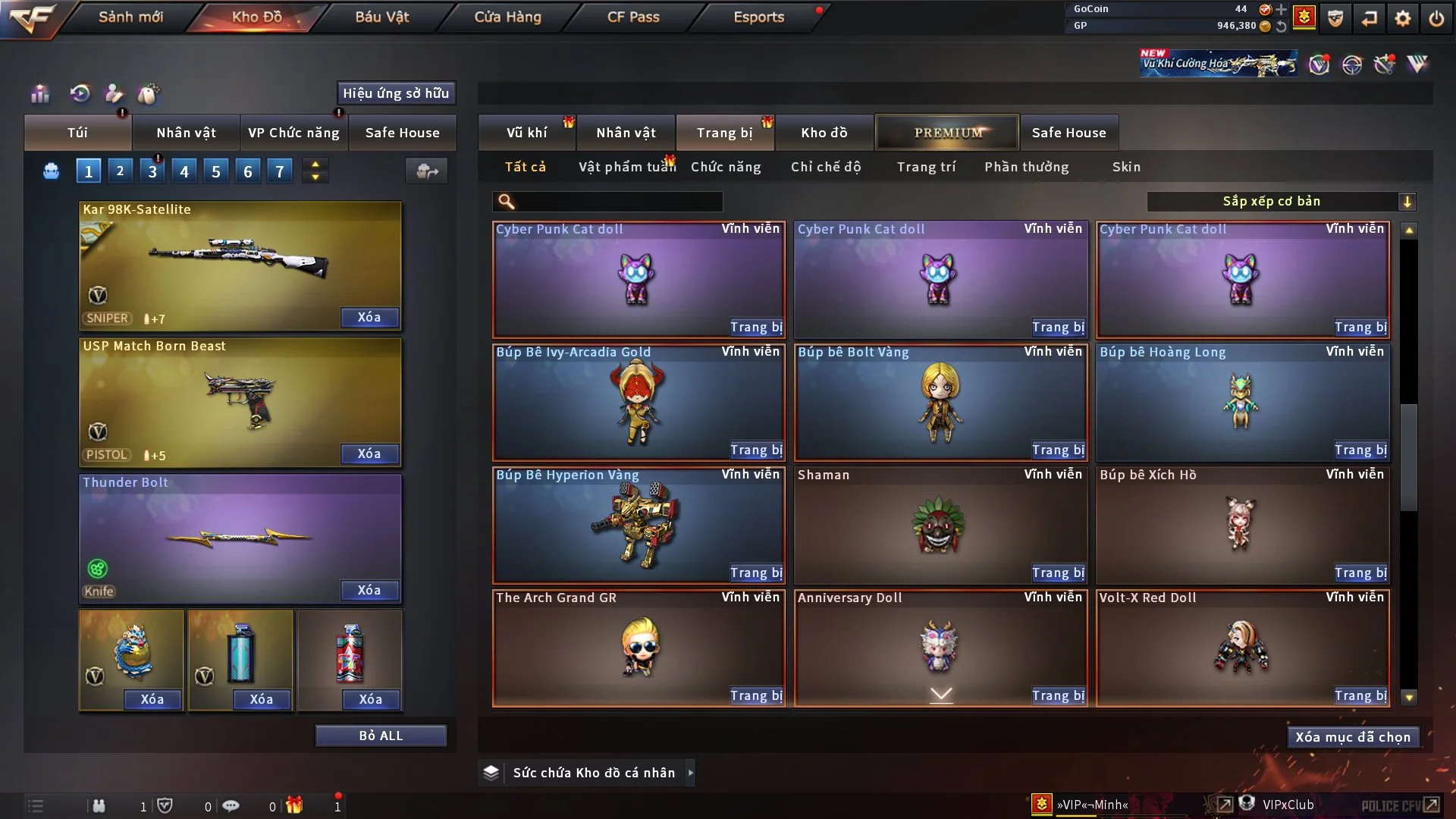Viewport: 1456px width, 819px height.
Task: Open the Sắp xếp cơ bản sort dropdown
Action: coord(1281,202)
